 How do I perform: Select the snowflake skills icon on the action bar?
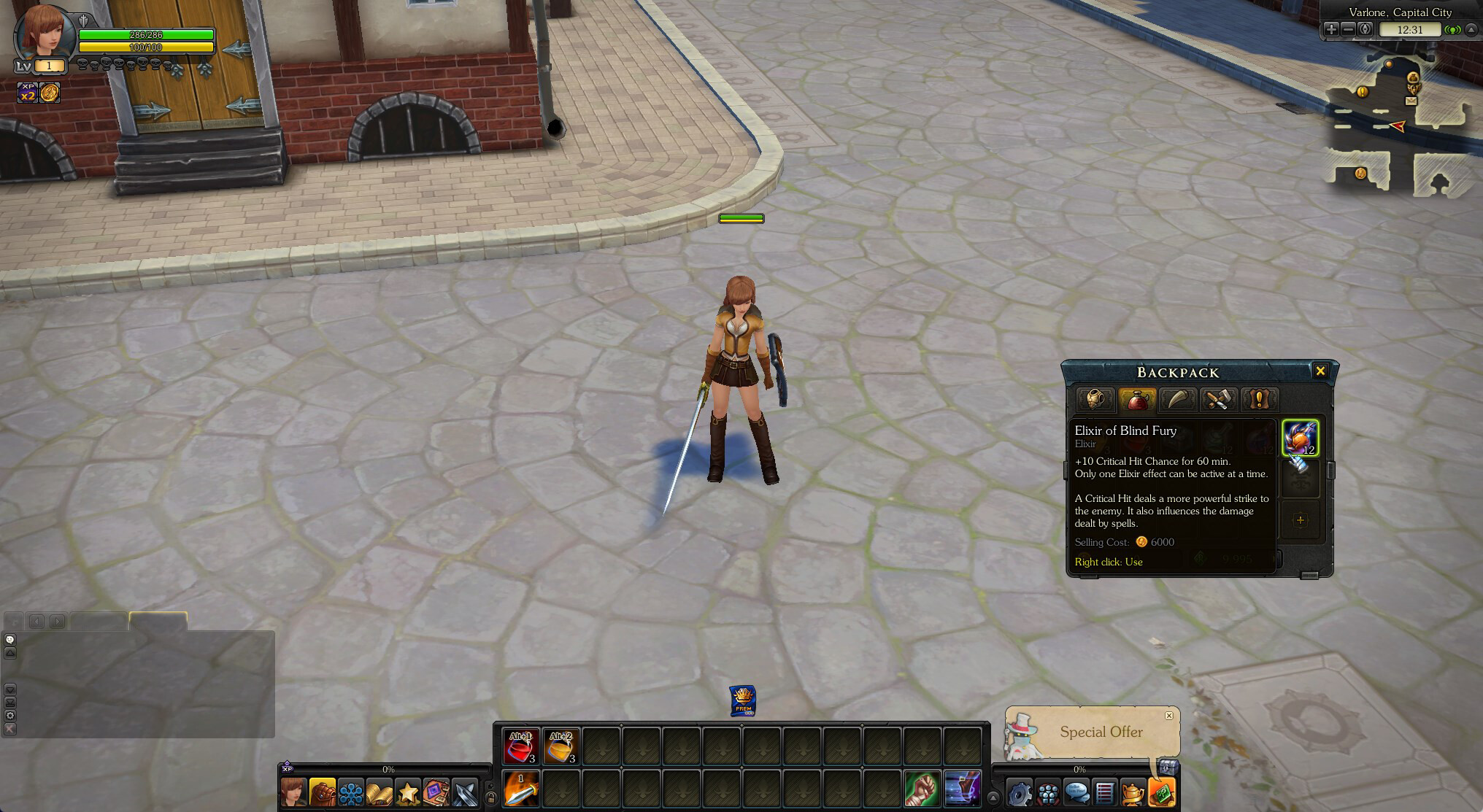(x=351, y=794)
